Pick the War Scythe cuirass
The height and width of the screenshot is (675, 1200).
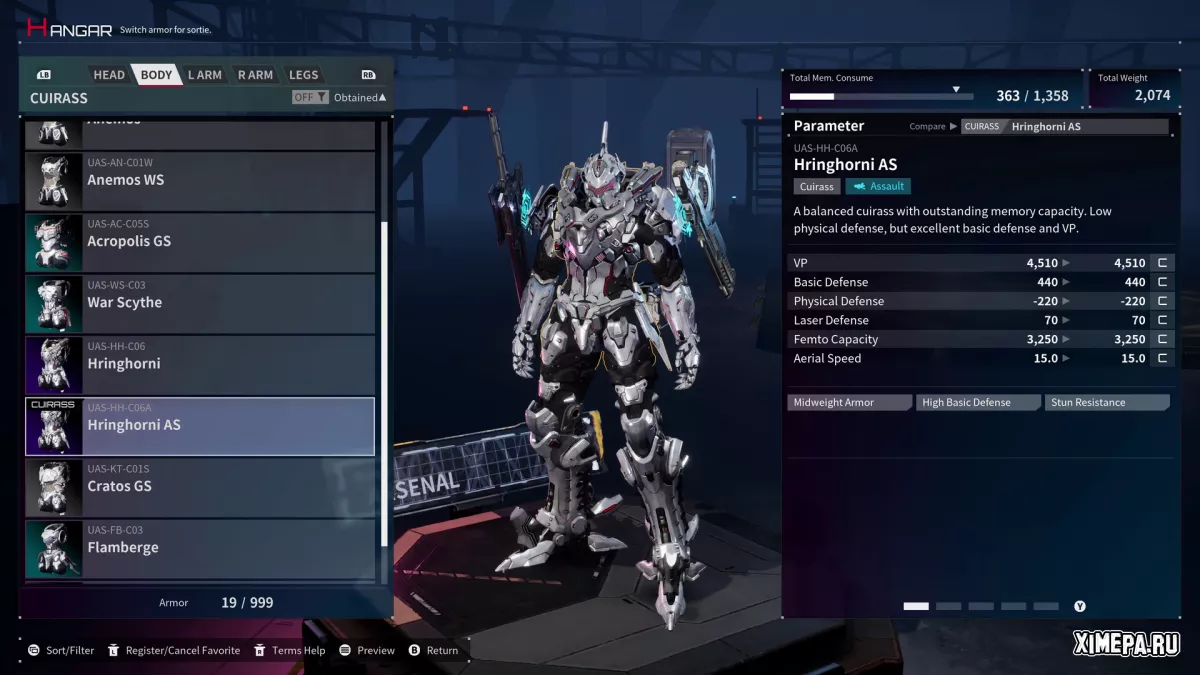200,303
